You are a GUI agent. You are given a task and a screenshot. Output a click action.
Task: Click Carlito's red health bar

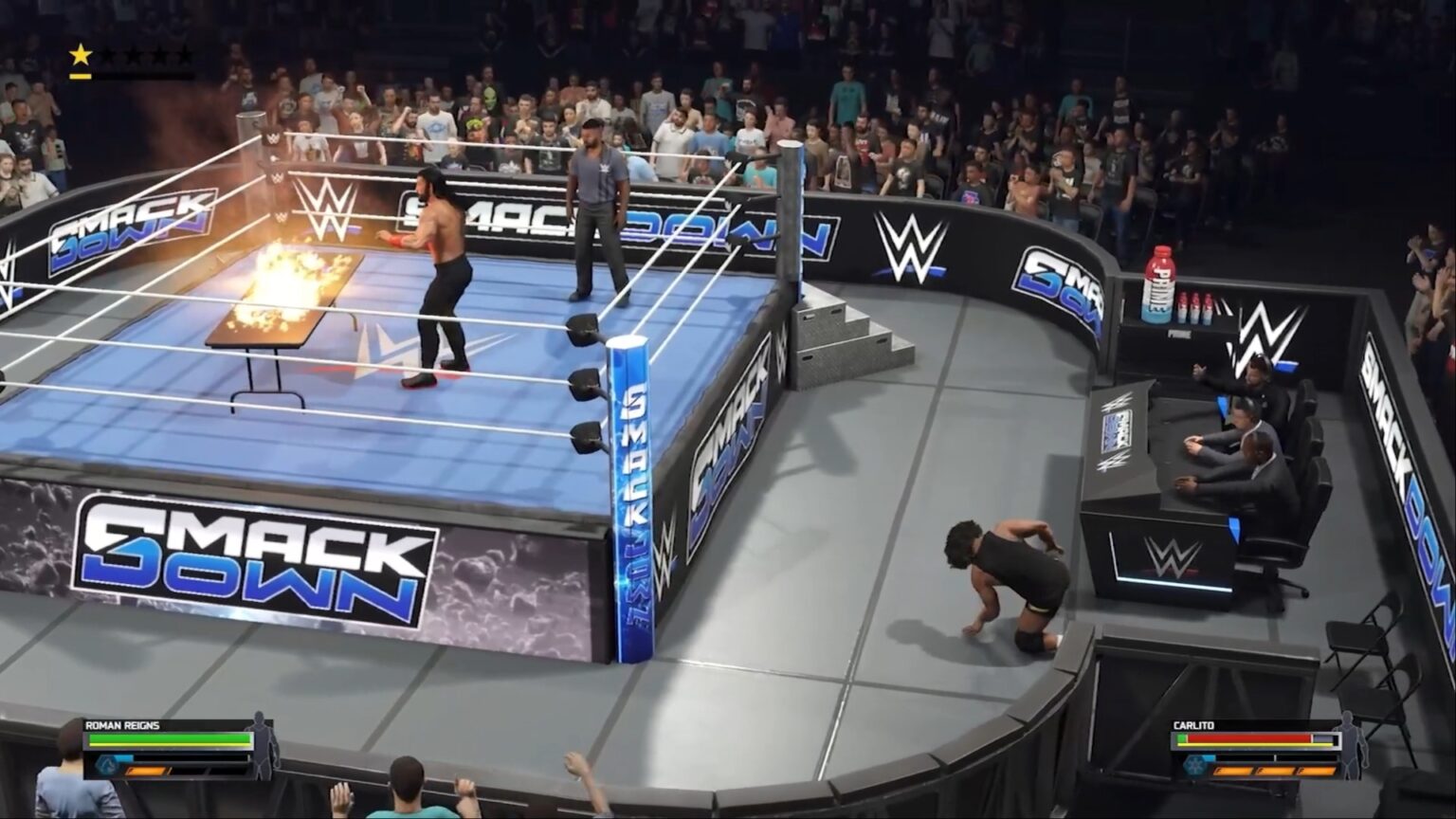(x=1247, y=737)
